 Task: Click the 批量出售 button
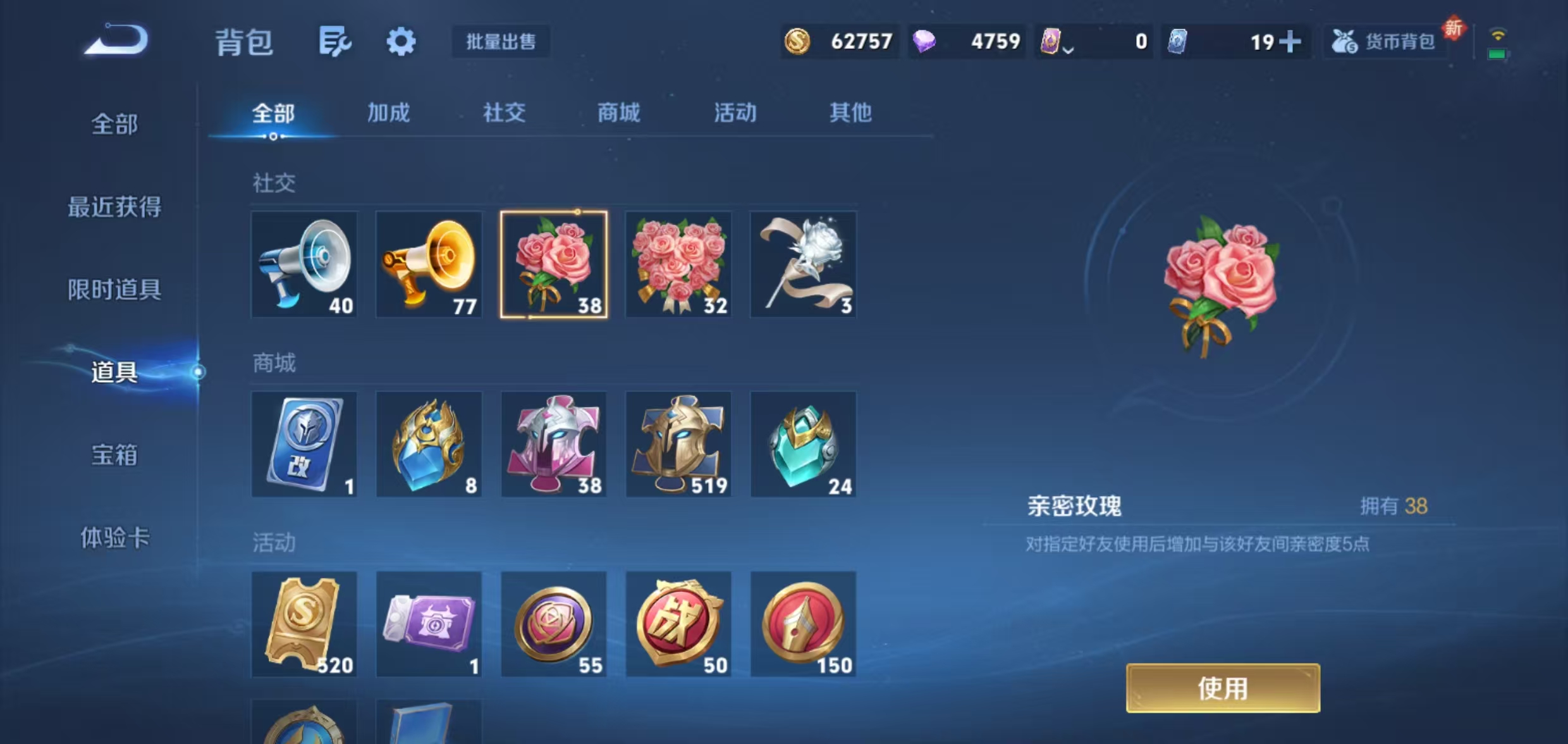pos(501,42)
